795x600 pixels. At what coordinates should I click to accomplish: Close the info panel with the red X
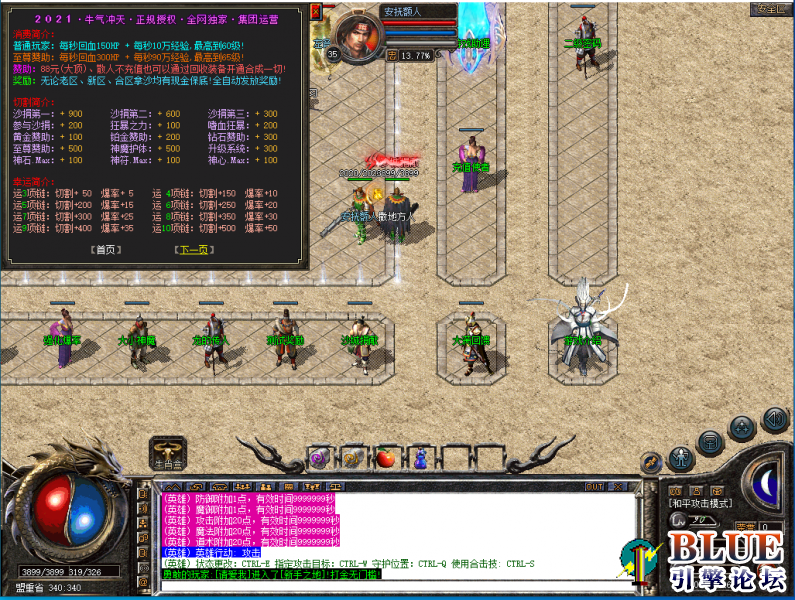tap(316, 12)
